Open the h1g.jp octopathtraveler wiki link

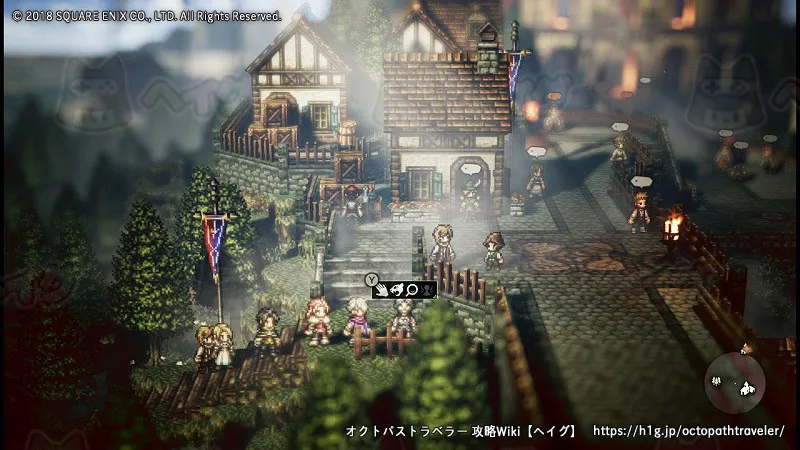point(688,431)
